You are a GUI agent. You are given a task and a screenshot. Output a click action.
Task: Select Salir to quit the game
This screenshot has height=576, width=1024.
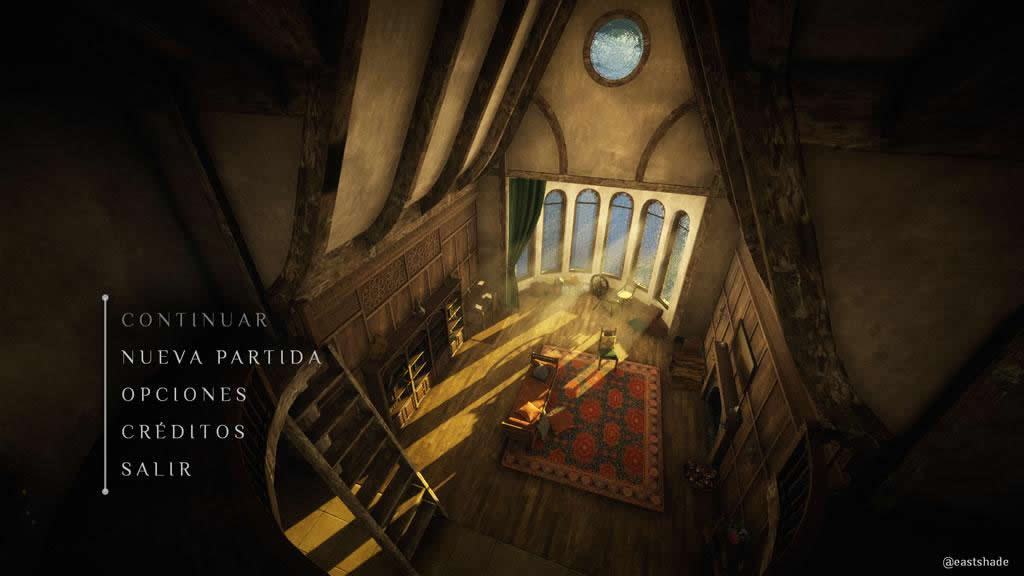157,469
